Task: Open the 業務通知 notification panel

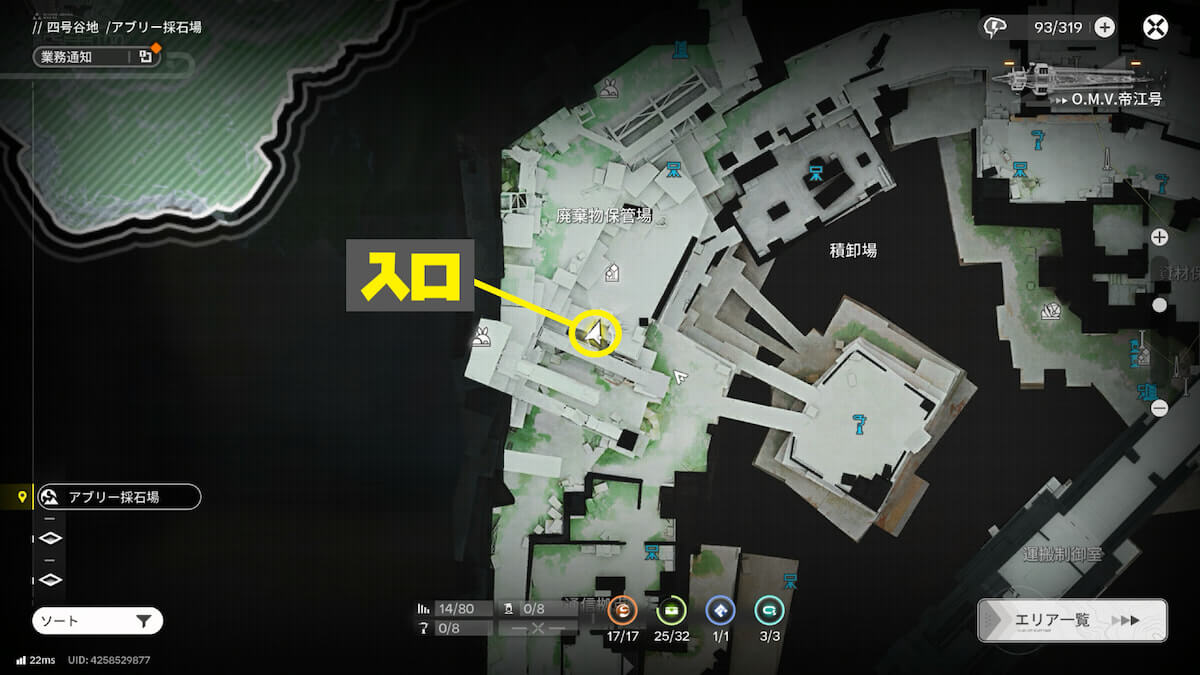Action: (x=96, y=57)
